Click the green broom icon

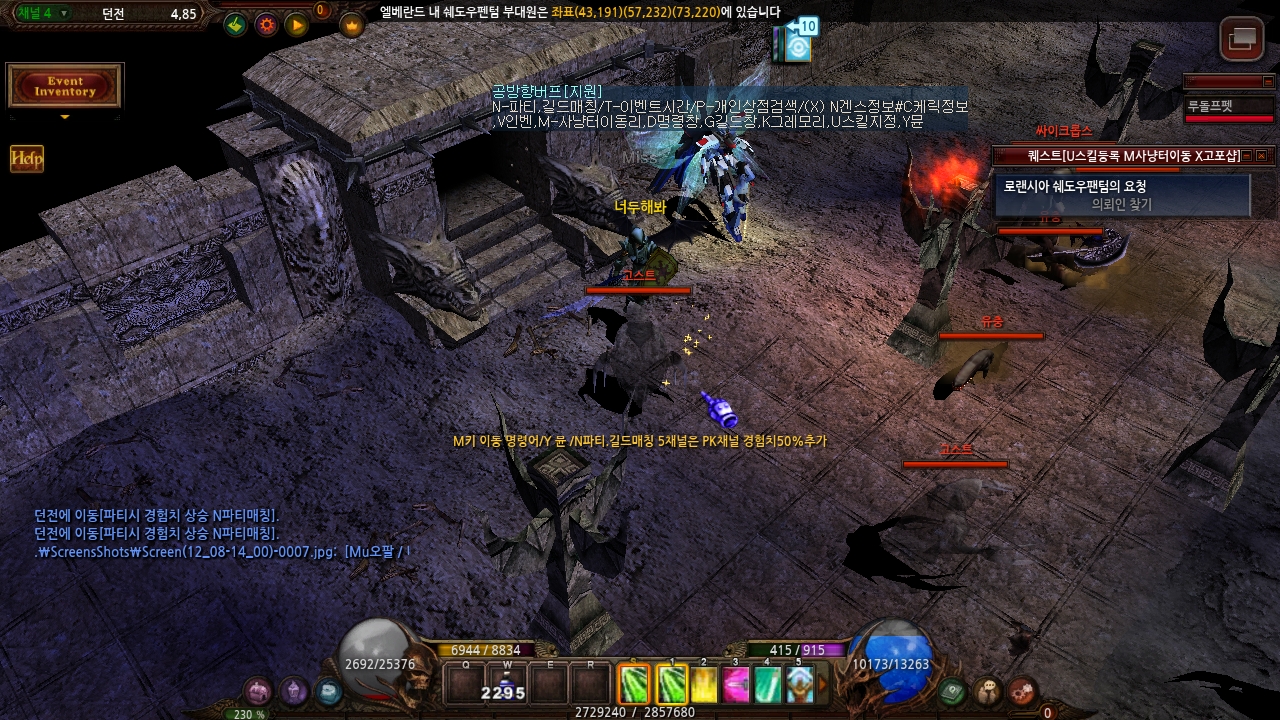pos(236,25)
